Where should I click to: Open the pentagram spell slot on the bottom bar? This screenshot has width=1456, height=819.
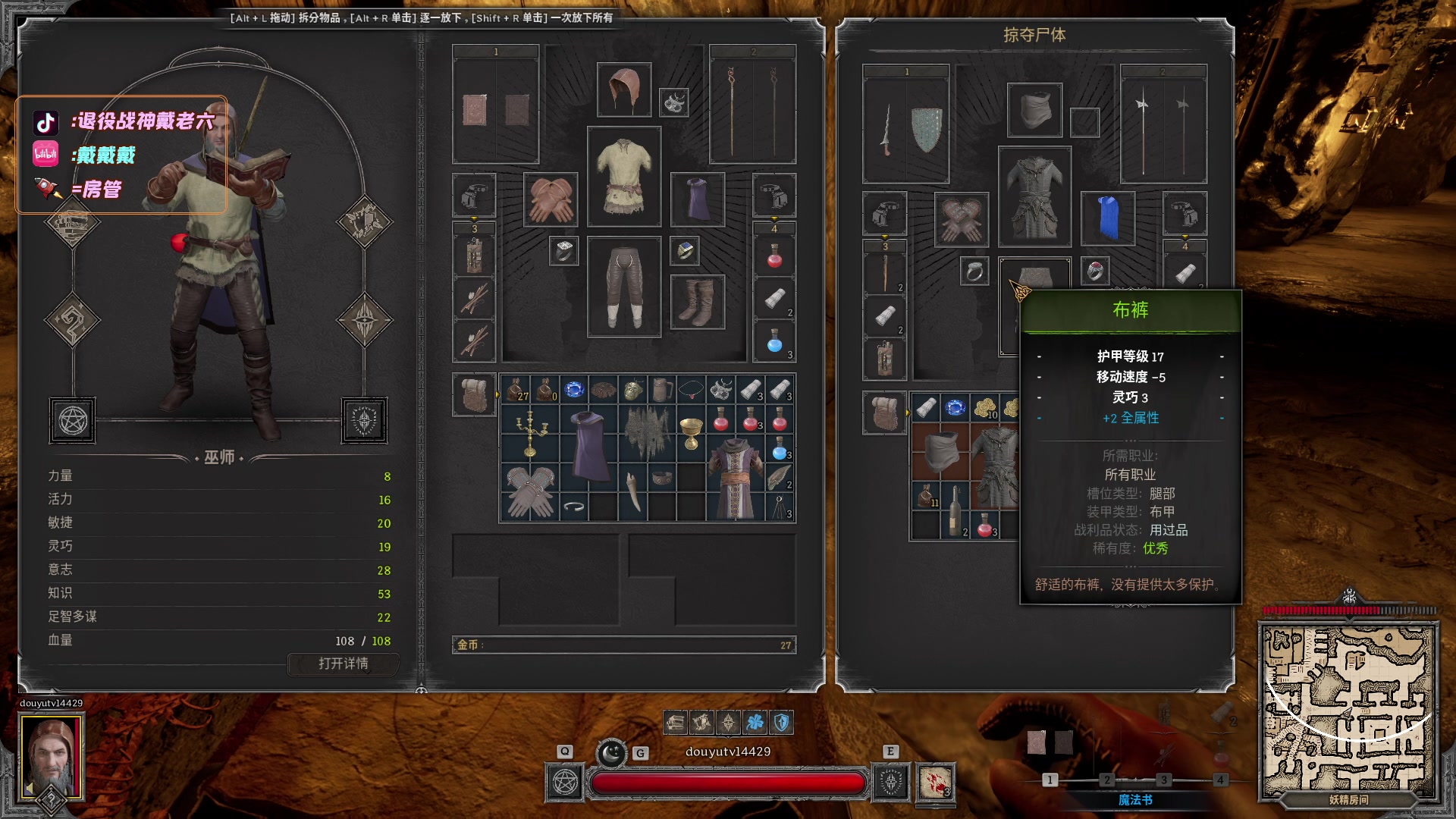coord(565,782)
